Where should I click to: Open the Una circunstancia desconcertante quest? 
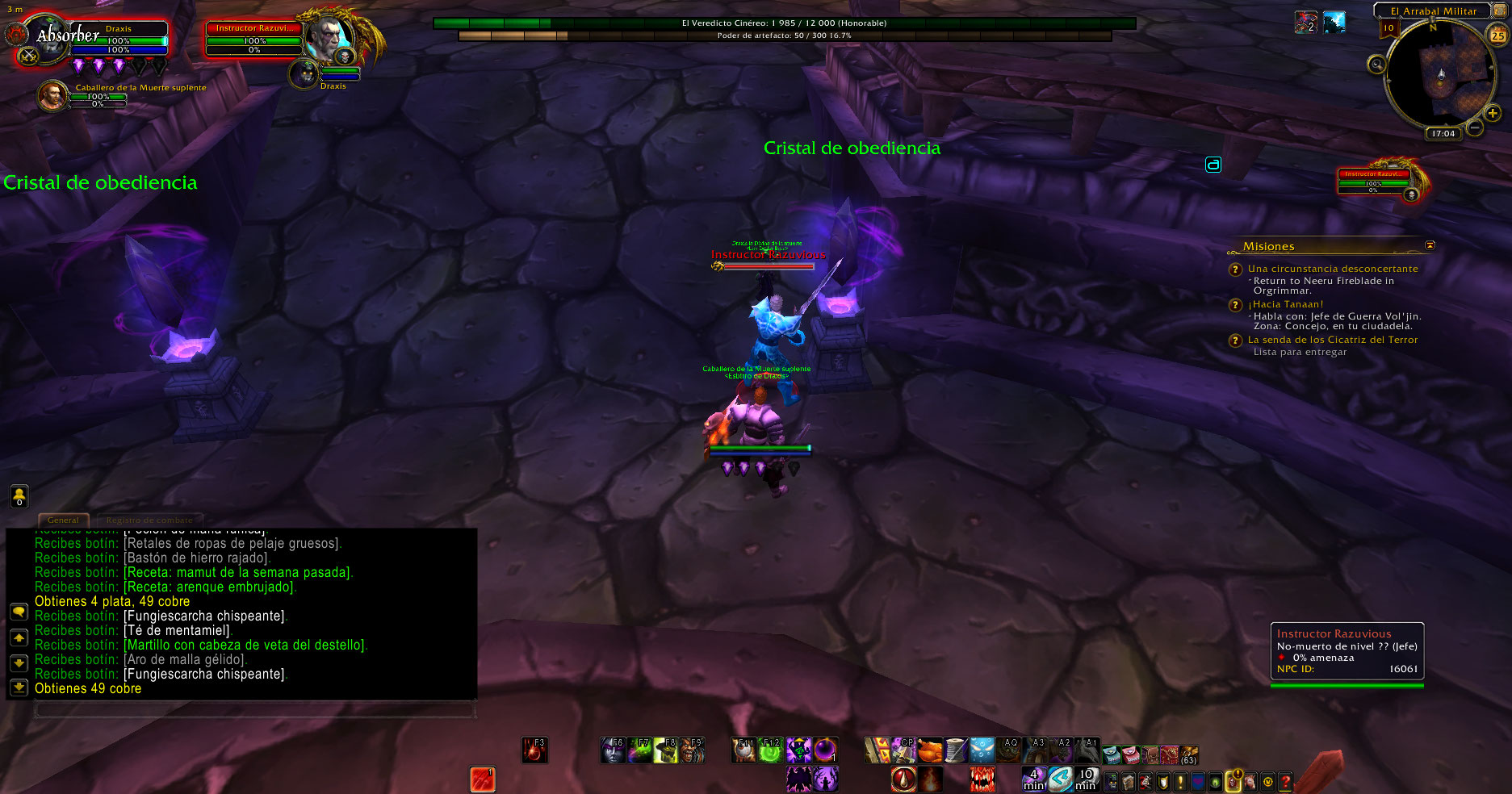[1332, 269]
